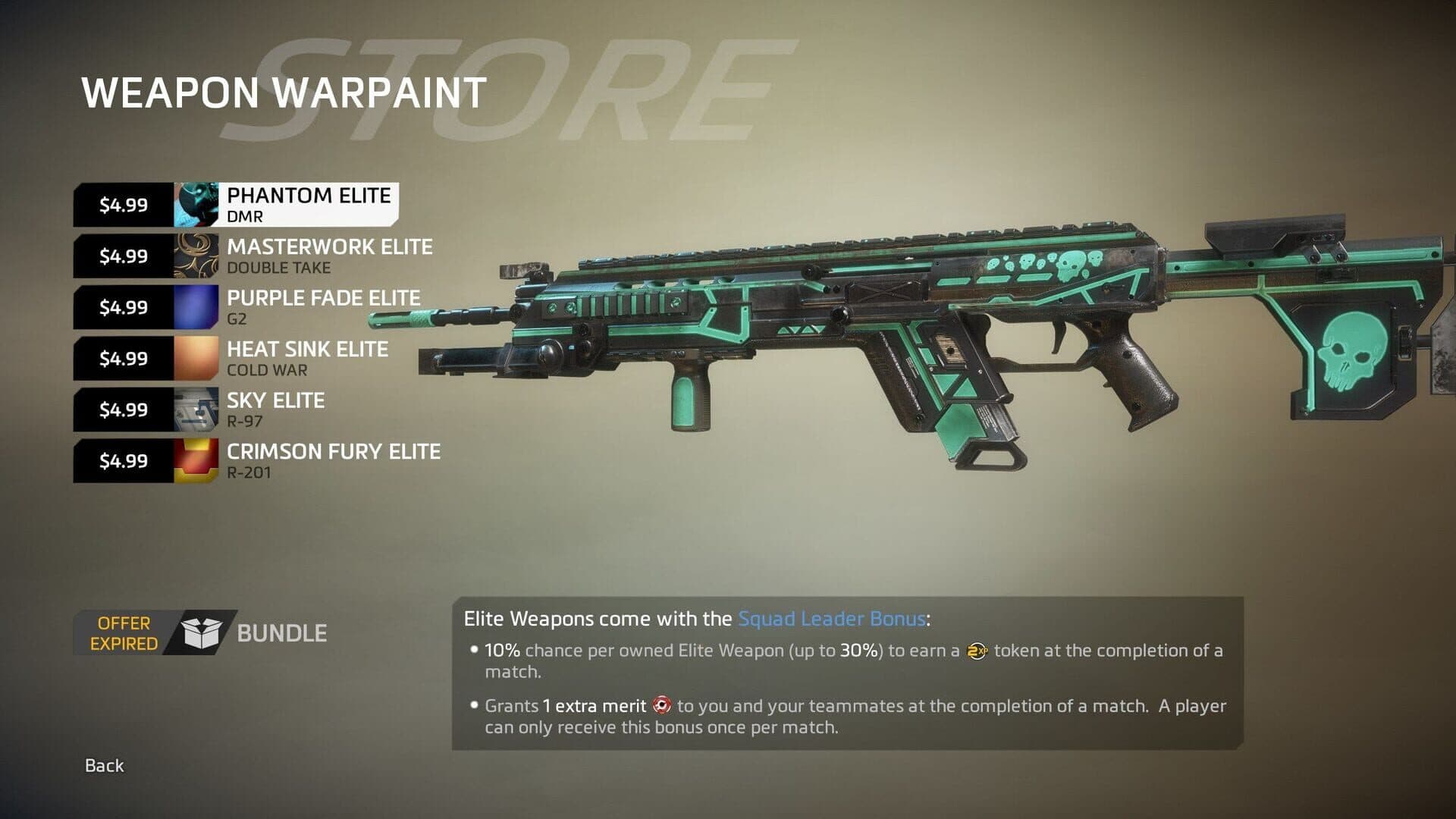Open the Bundle offer
This screenshot has width=1456, height=819.
[280, 633]
